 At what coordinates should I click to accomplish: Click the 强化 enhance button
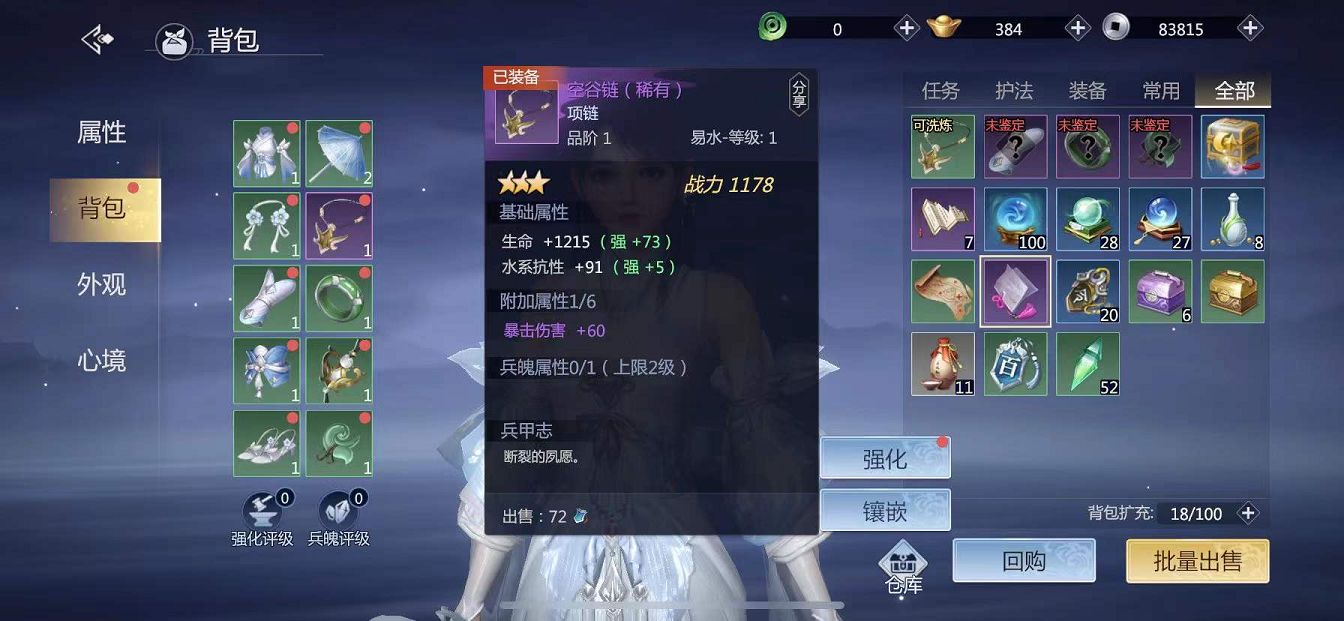point(885,459)
